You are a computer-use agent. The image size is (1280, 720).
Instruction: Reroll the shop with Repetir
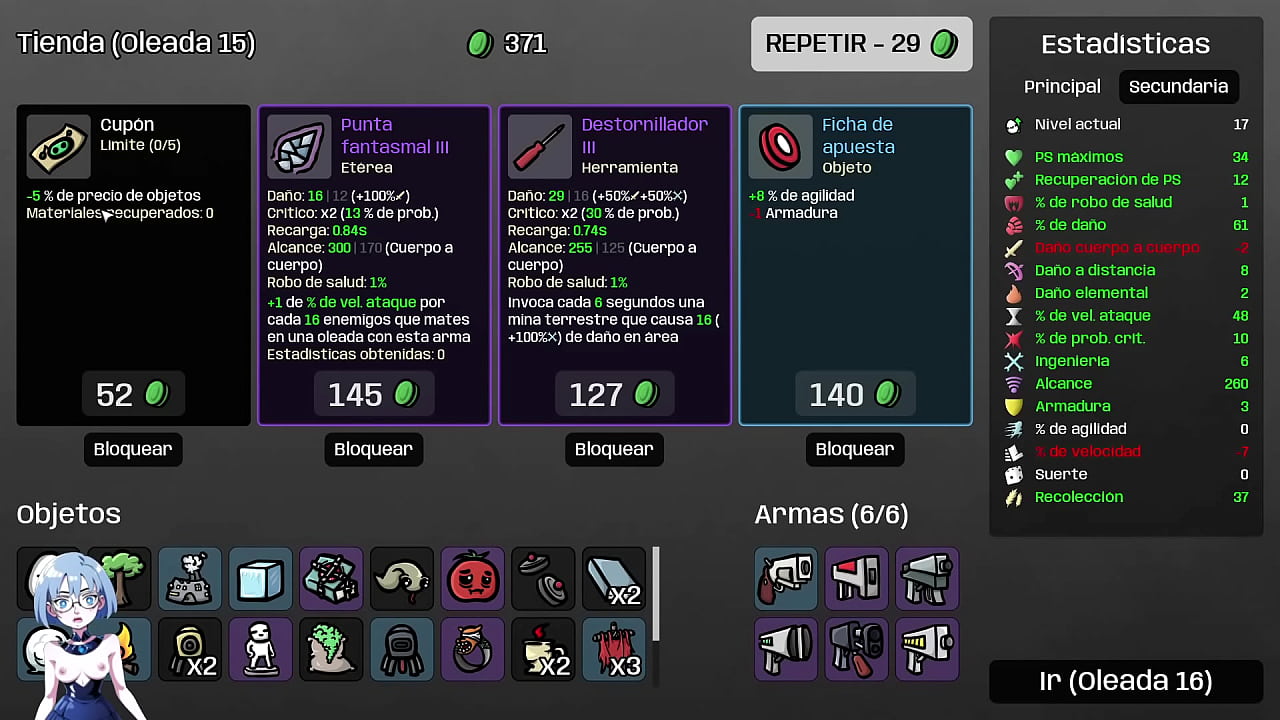[861, 44]
